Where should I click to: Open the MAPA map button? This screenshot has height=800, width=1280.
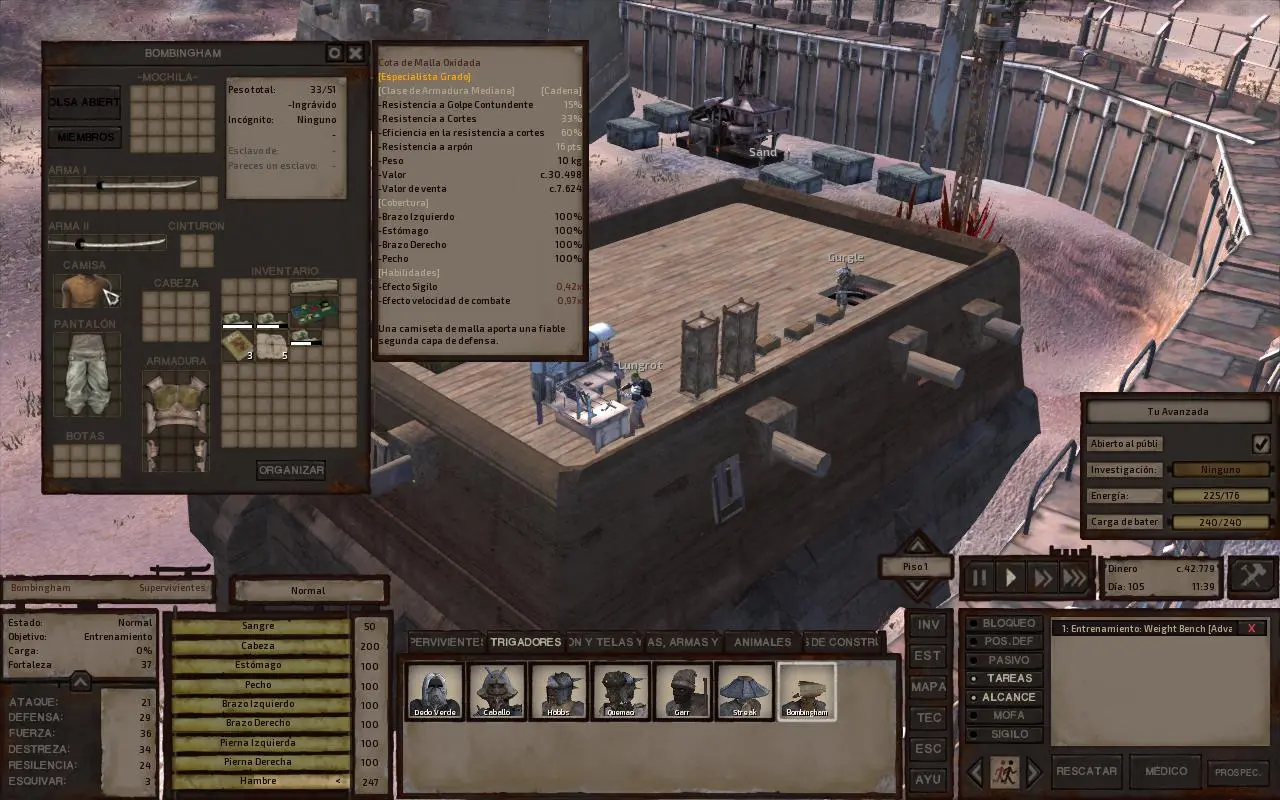pos(928,687)
